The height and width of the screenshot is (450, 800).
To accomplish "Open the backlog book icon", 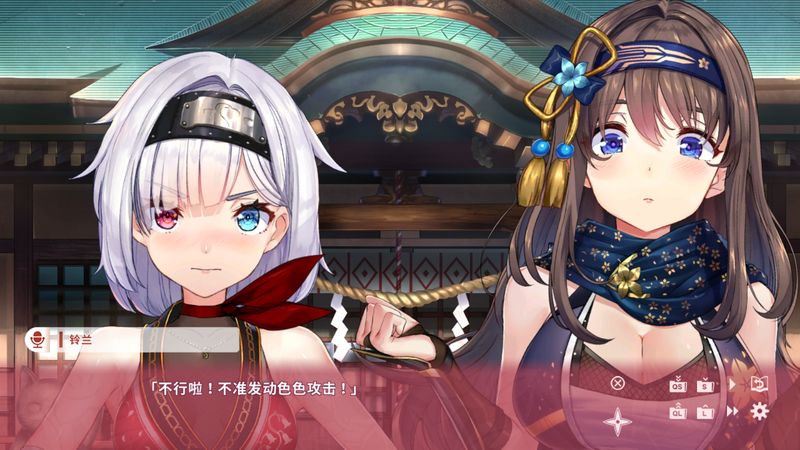I will click(x=759, y=384).
